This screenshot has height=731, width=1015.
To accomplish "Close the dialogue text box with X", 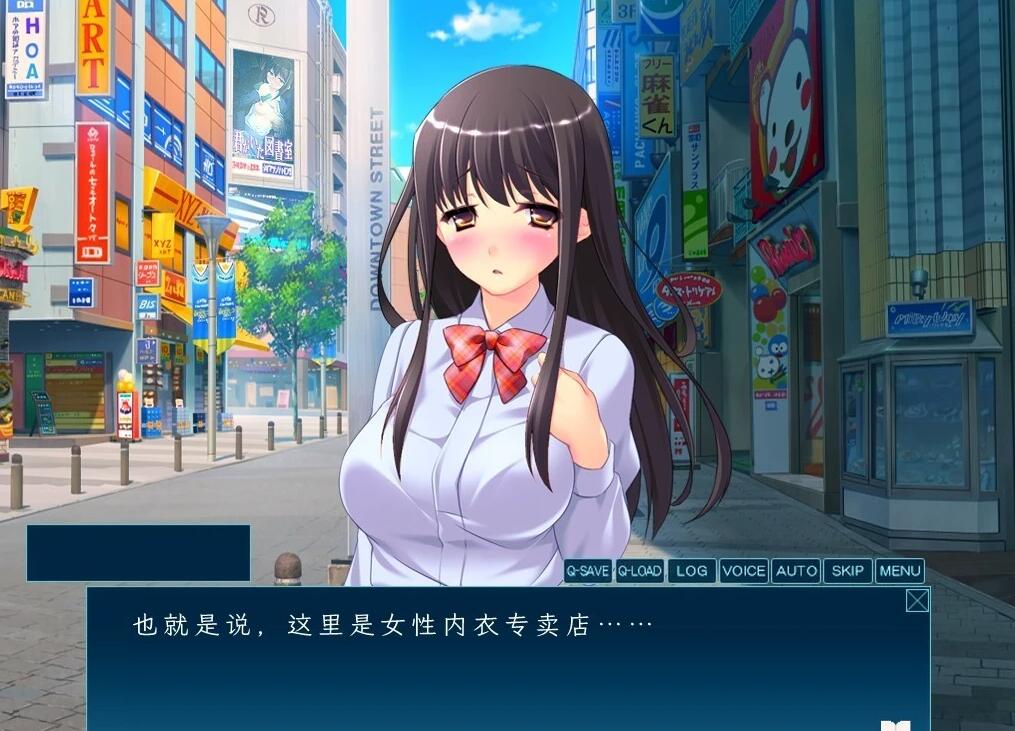I will tap(916, 600).
